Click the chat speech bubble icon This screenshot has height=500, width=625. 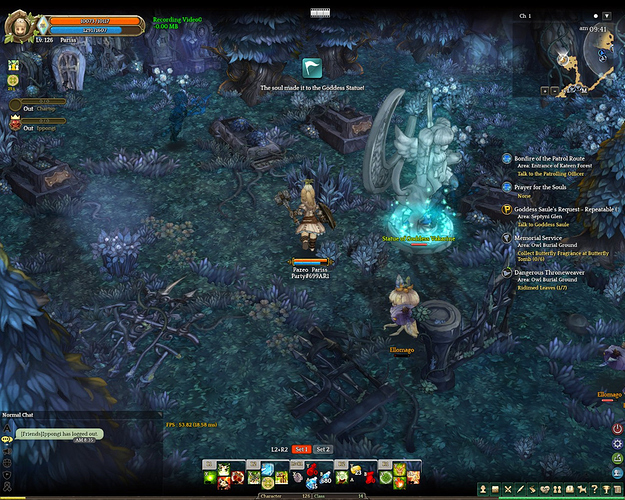point(7,439)
